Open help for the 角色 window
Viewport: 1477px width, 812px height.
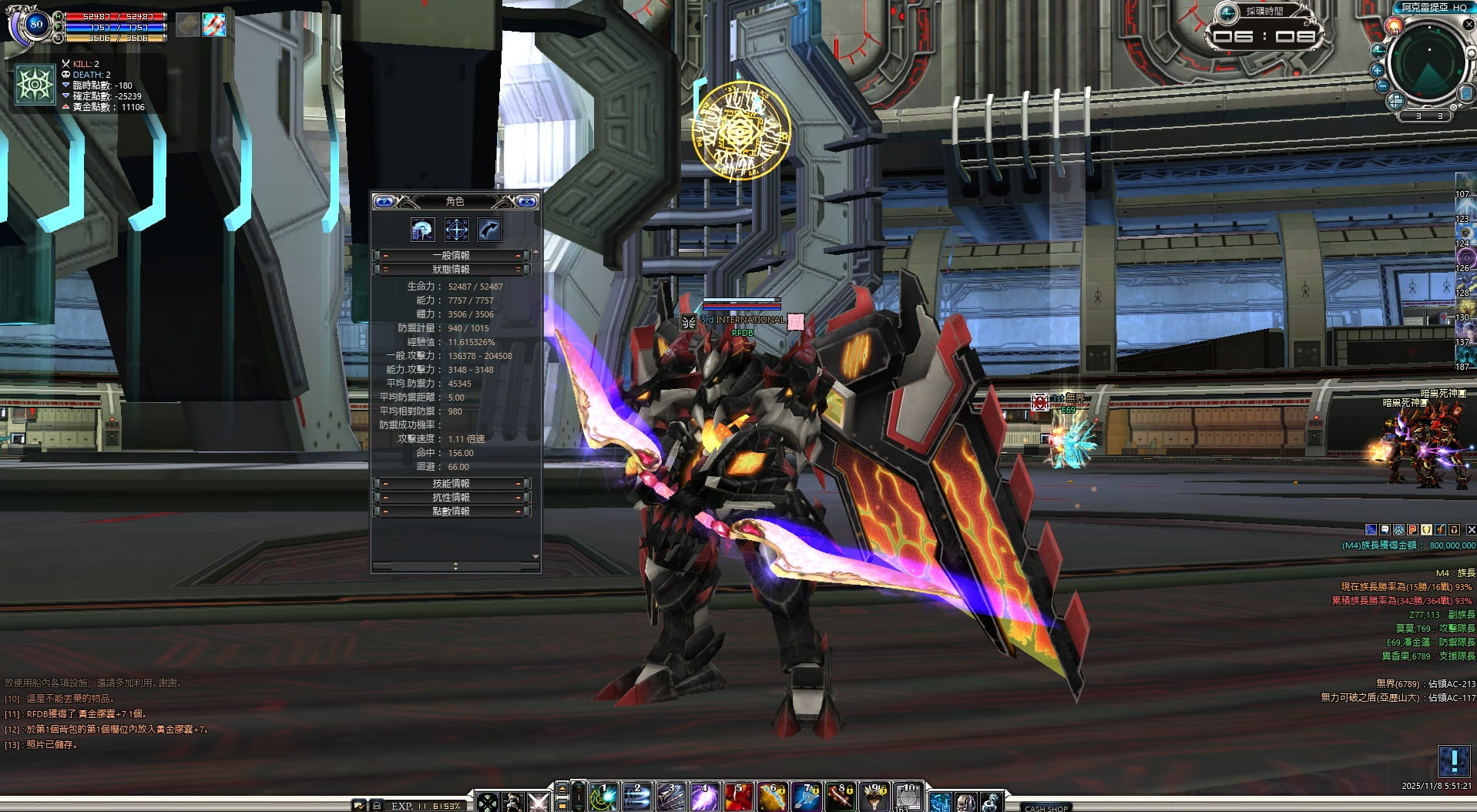tap(384, 202)
